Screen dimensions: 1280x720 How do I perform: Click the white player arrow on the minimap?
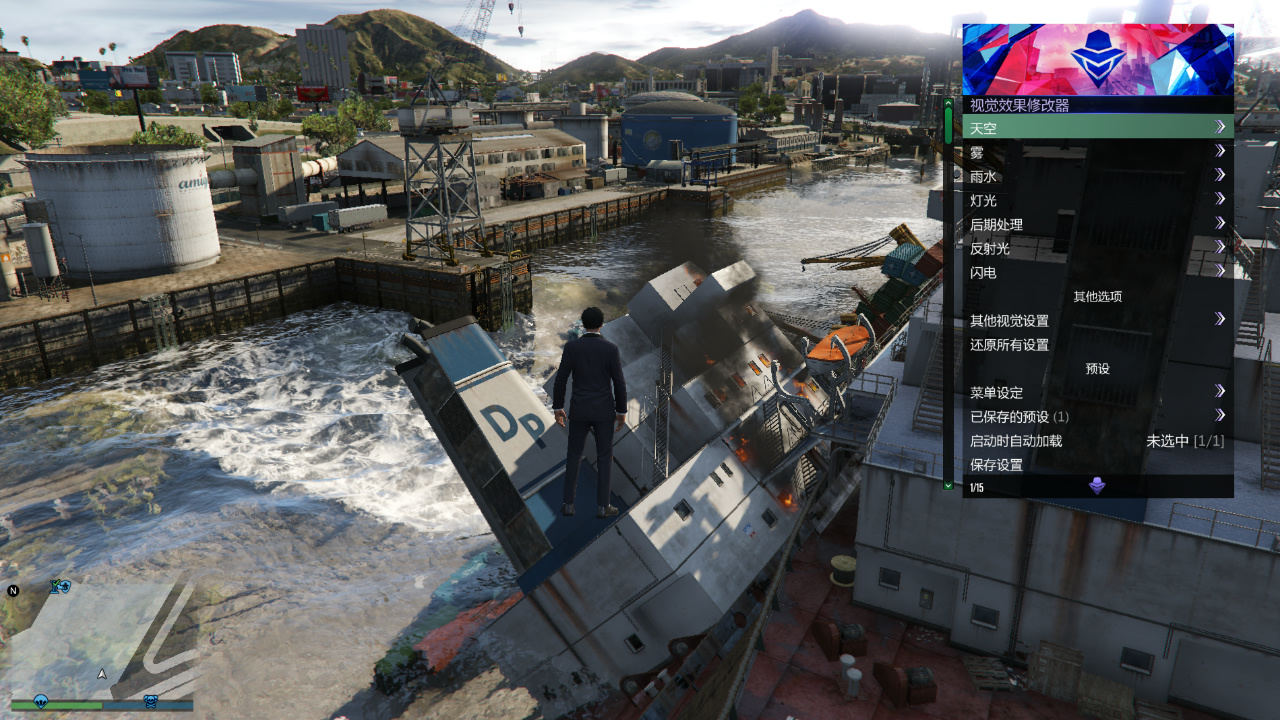[x=102, y=674]
